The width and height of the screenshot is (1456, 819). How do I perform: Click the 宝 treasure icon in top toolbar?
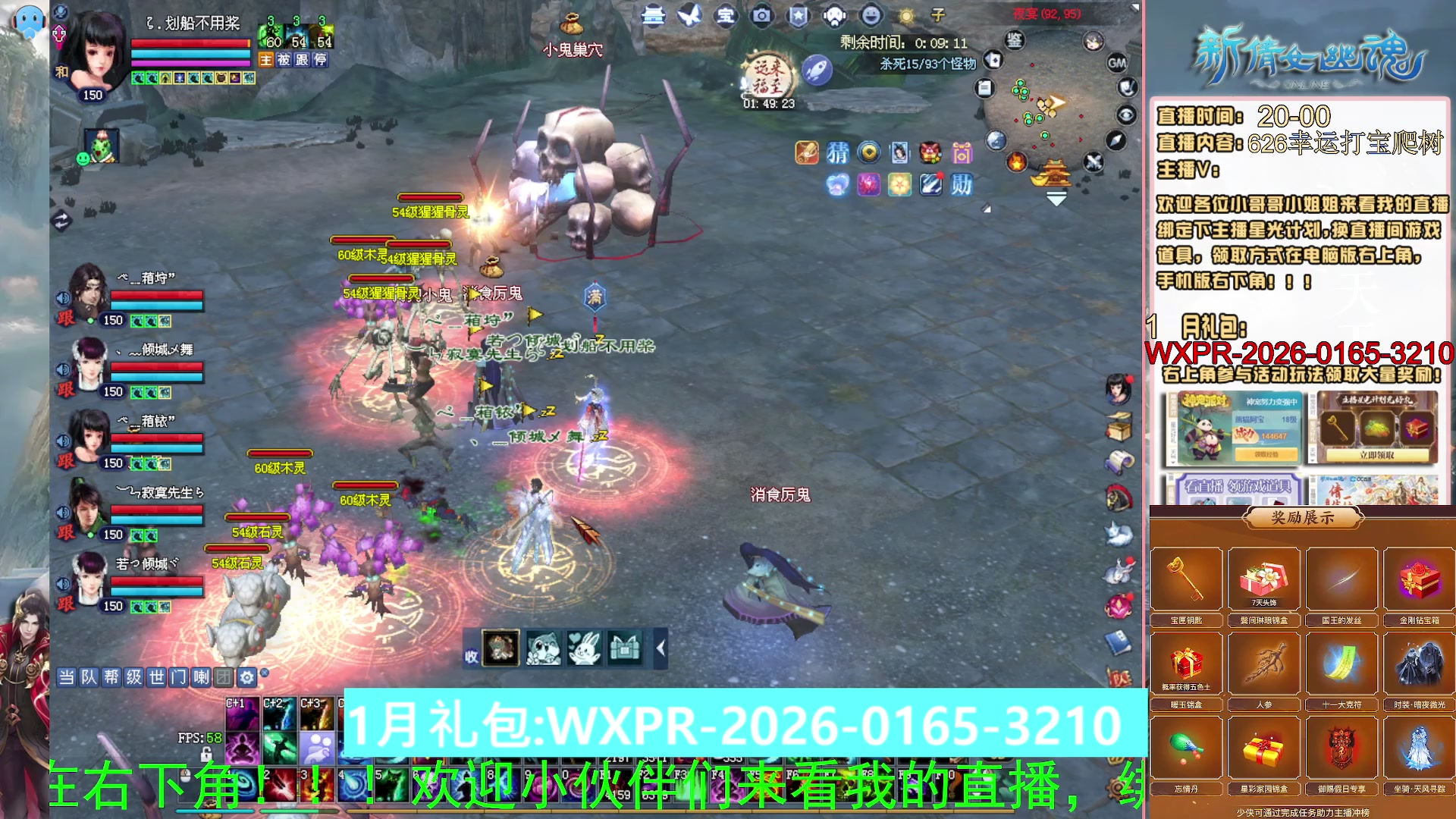tap(725, 15)
